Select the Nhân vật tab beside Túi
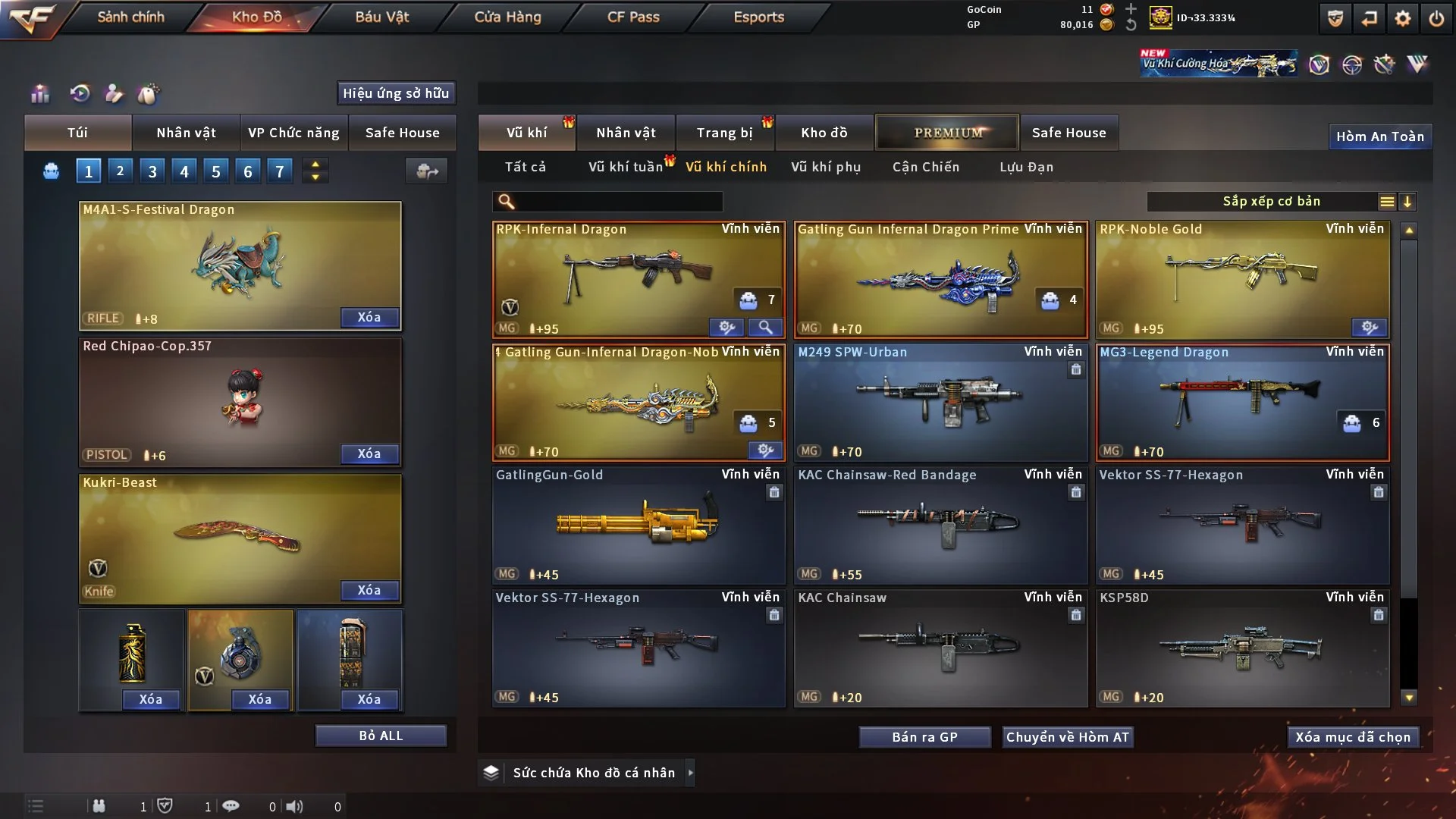 tap(186, 133)
